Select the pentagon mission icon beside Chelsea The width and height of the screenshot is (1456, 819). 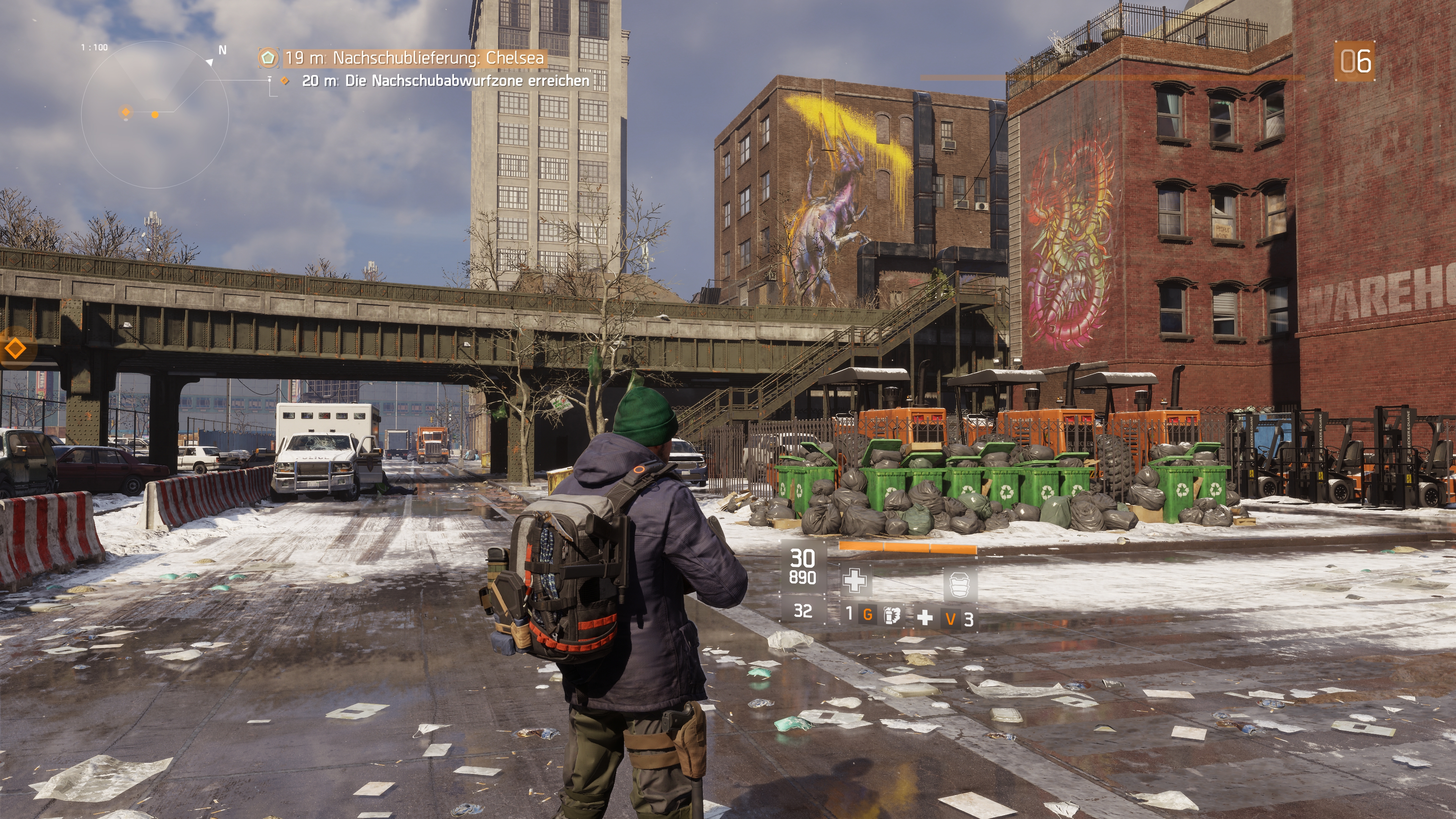(268, 58)
